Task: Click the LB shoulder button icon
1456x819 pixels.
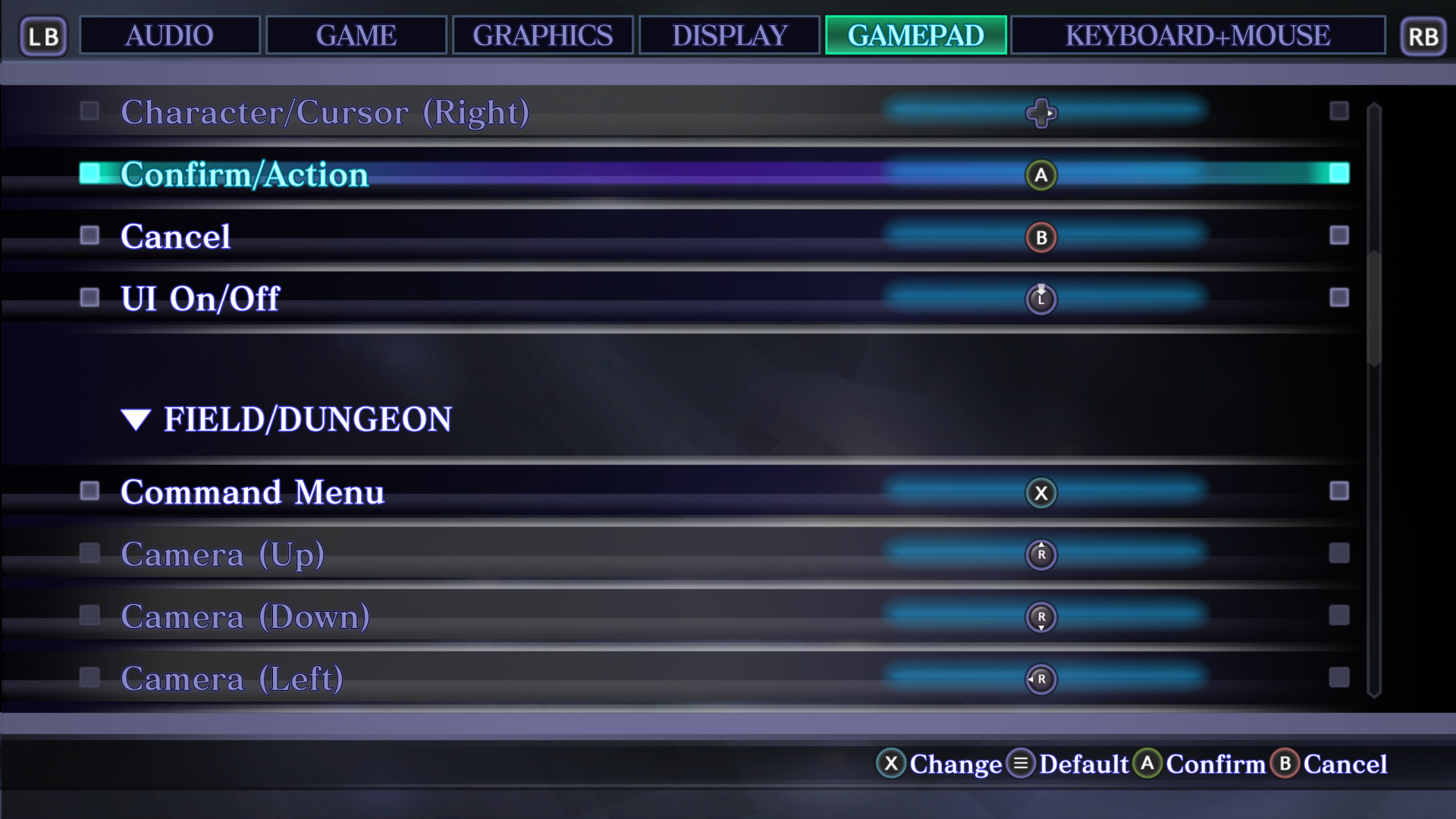Action: coord(43,36)
